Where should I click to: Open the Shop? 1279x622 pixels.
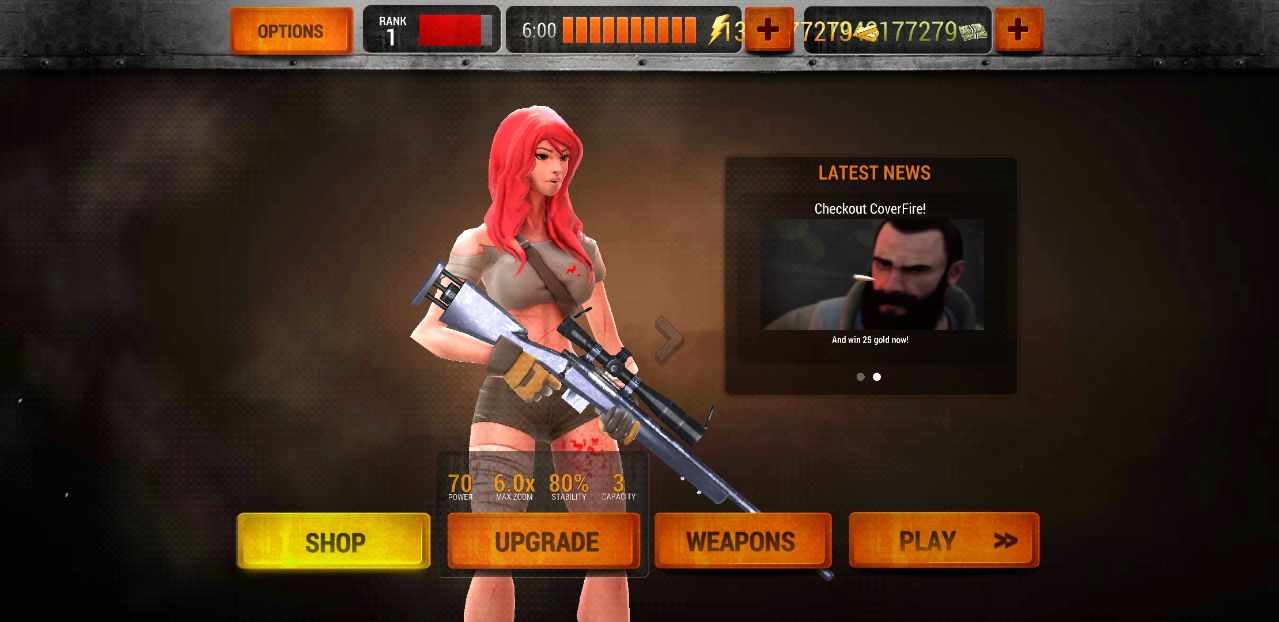pyautogui.click(x=334, y=542)
